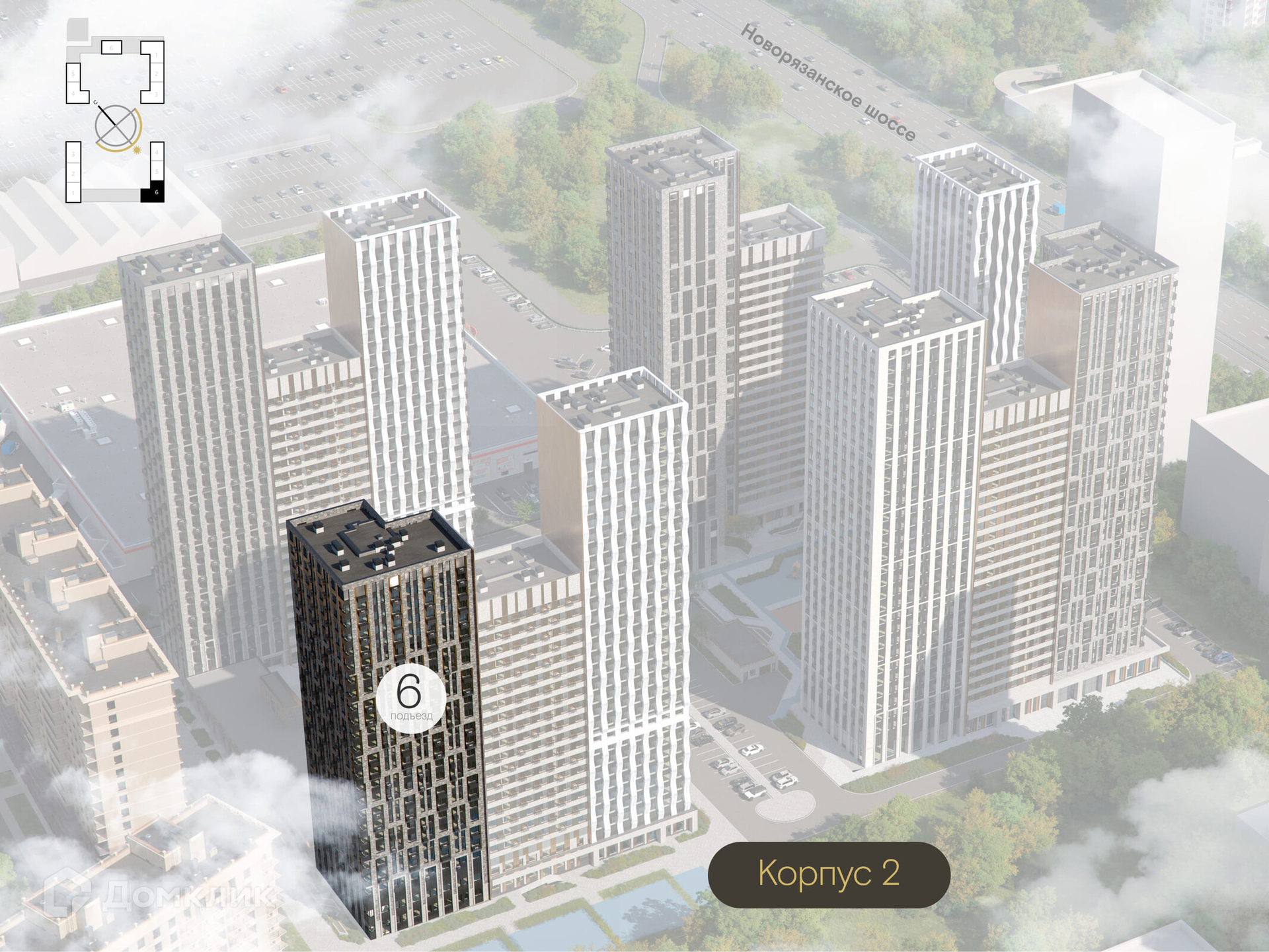This screenshot has width=1269, height=952.
Task: Select the "6 подъезд" circle marker
Action: pos(410,698)
